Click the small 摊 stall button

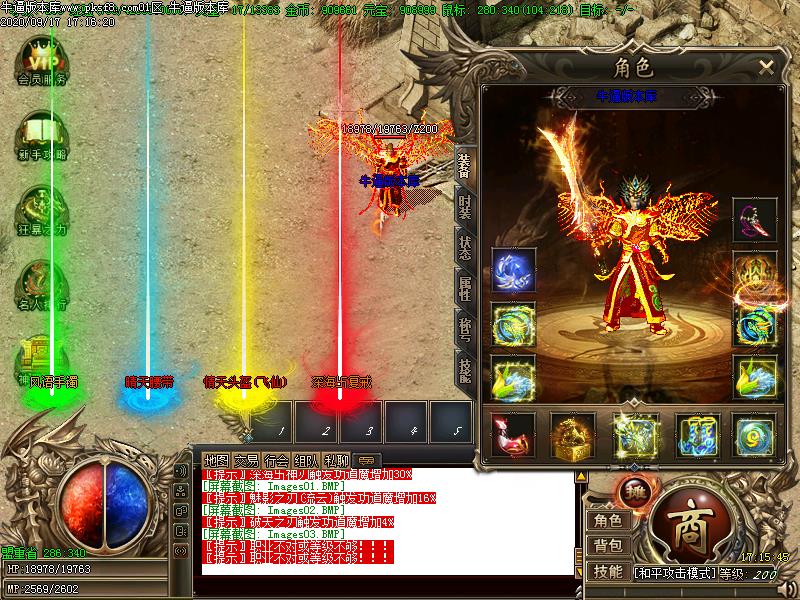(638, 491)
